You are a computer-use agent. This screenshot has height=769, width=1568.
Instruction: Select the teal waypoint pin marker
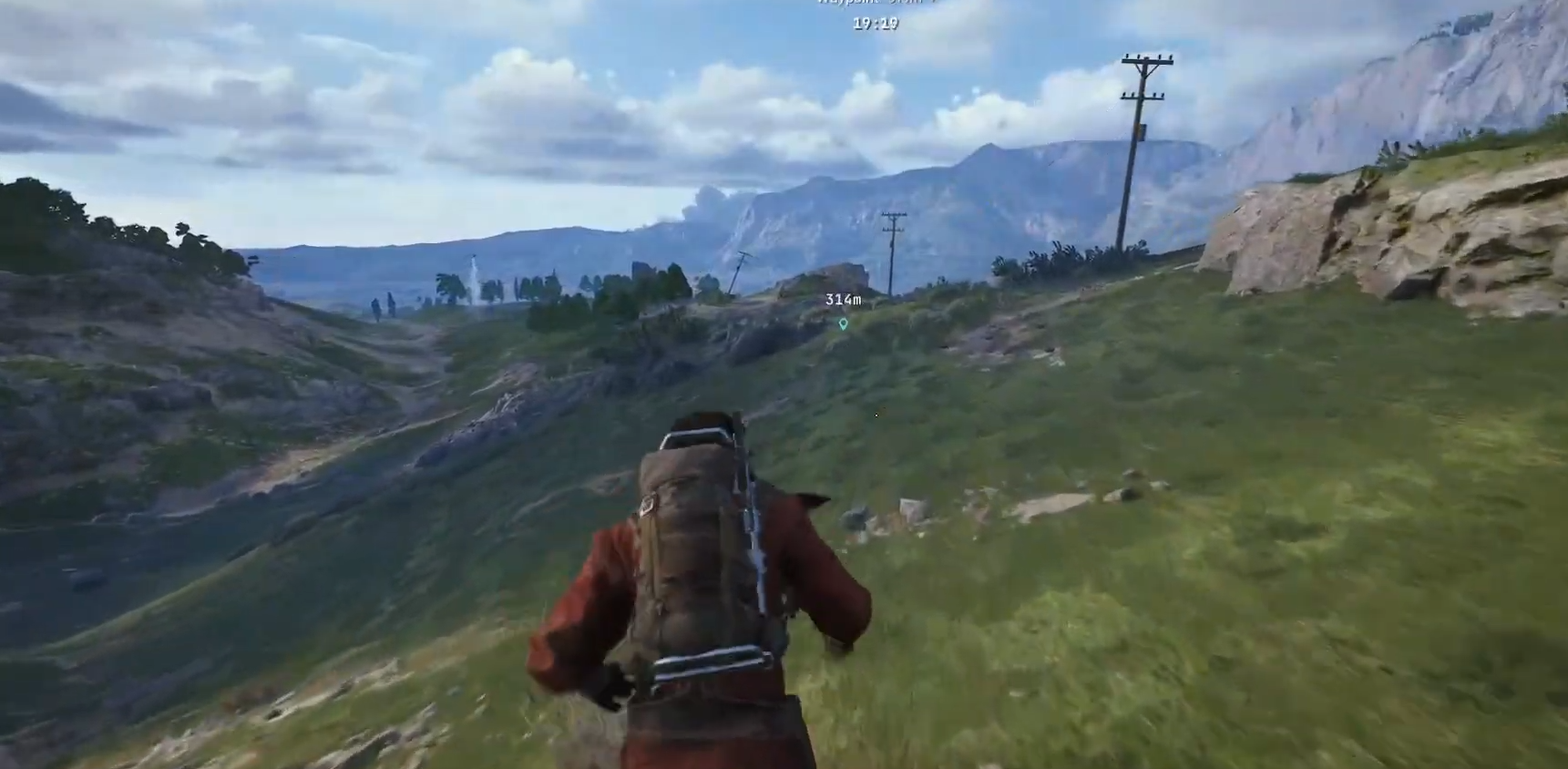coord(843,324)
